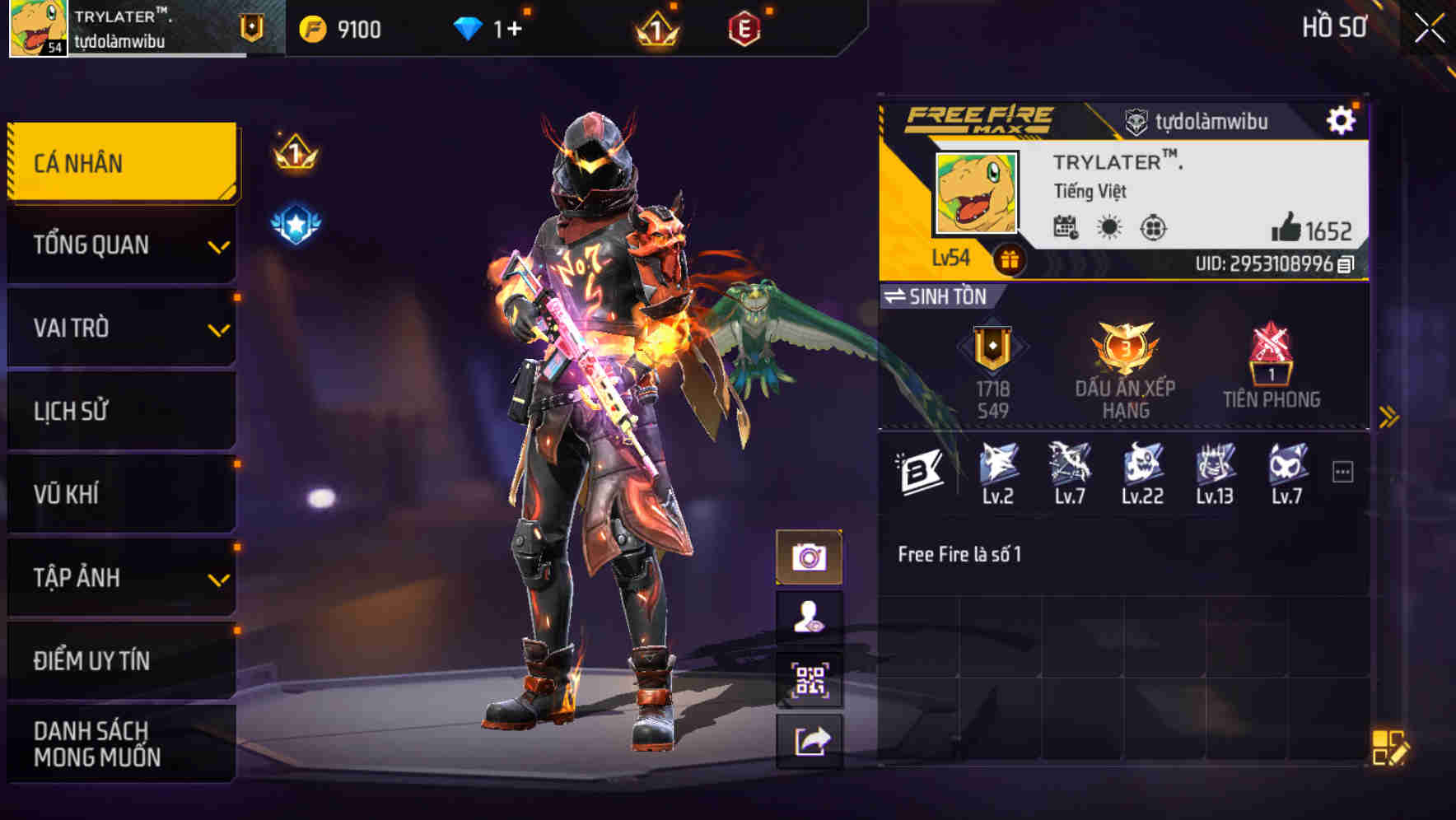Click the crown rank badge near the top
The width and height of the screenshot is (1456, 820).
coord(655,27)
